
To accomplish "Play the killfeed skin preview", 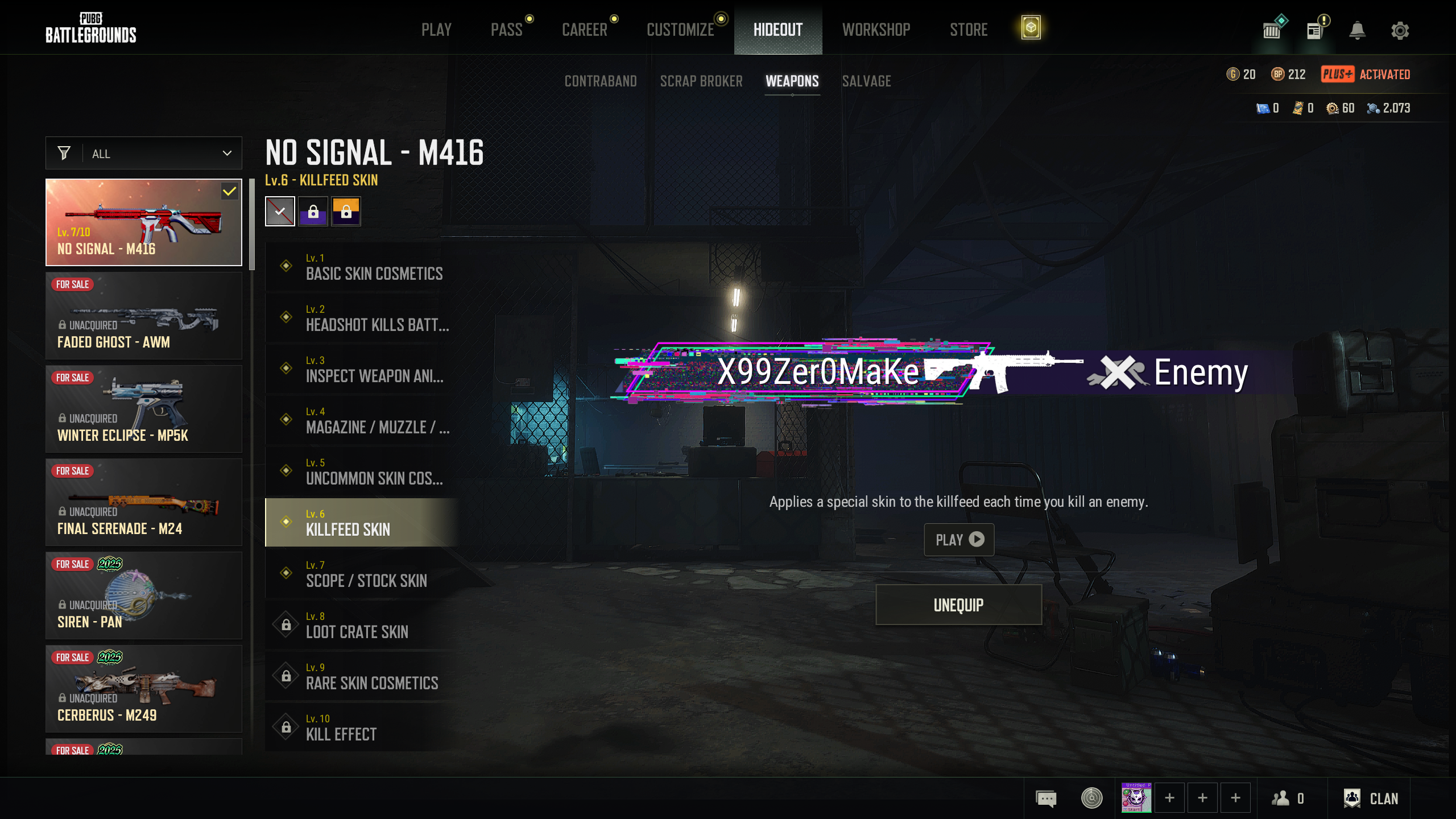I will click(x=959, y=539).
